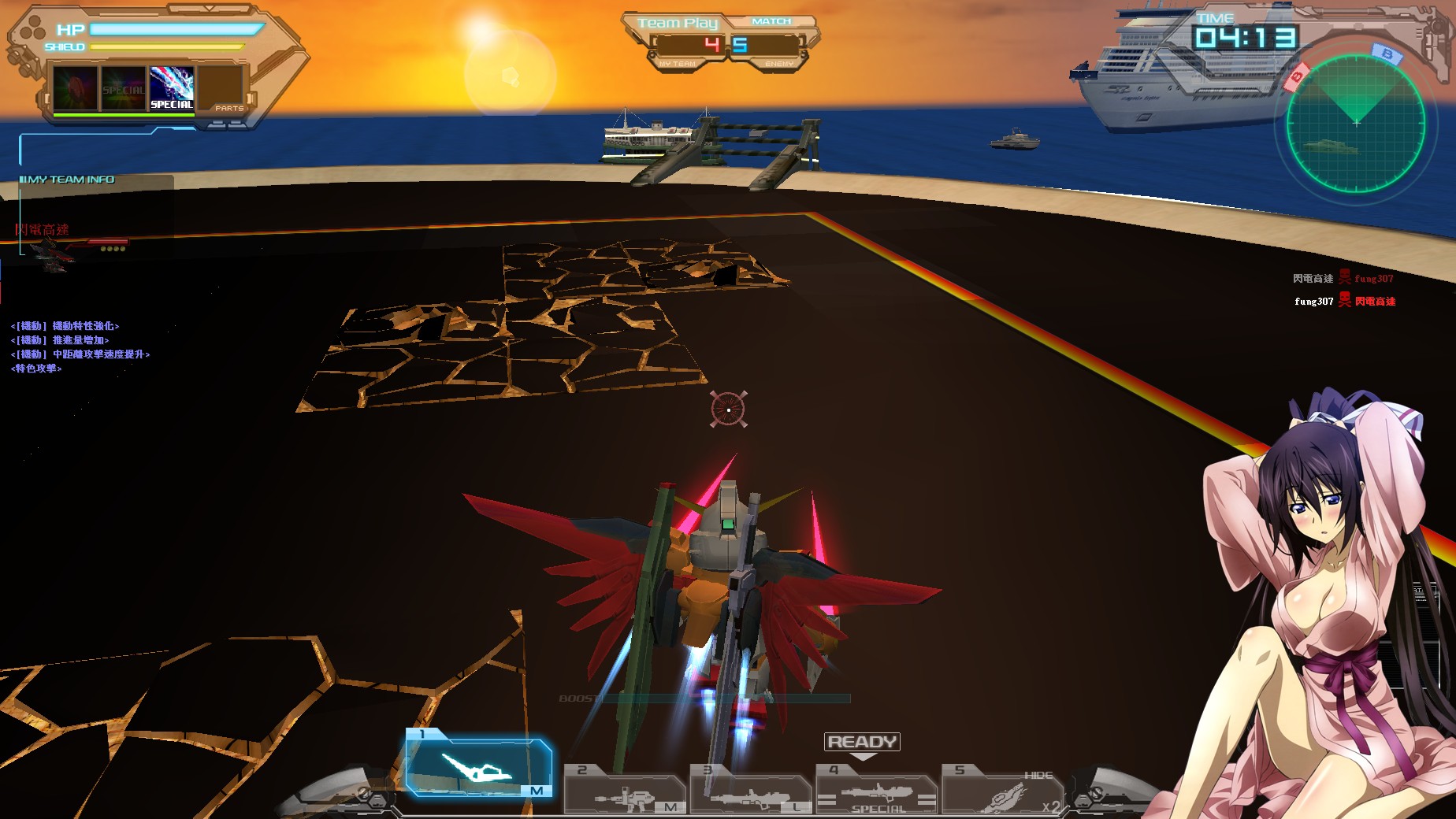The height and width of the screenshot is (819, 1456).
Task: Click teammate 閃電高達 in the team info list
Action: 43,231
